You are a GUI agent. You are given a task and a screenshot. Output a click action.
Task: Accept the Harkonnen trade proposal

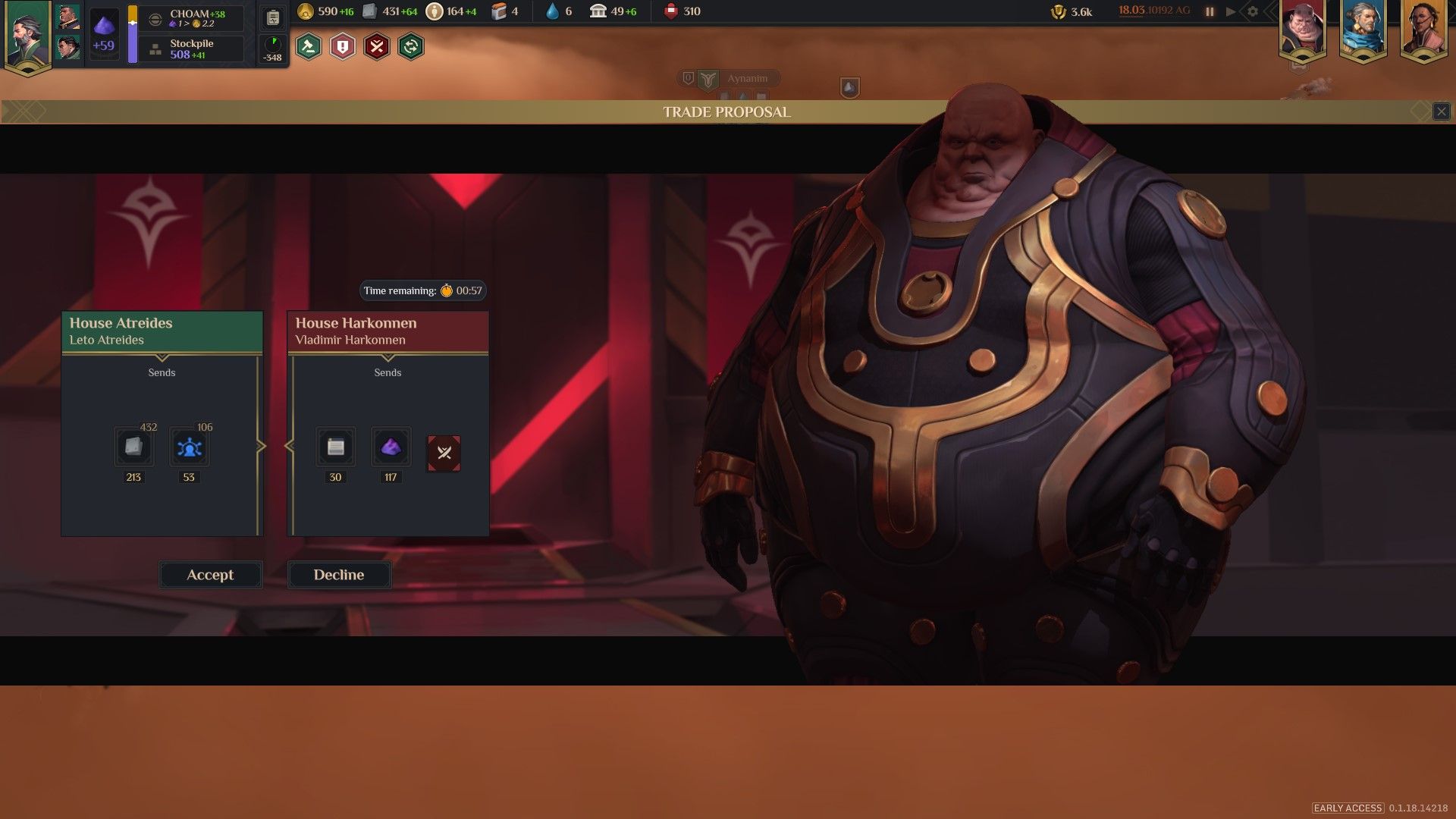pyautogui.click(x=210, y=575)
